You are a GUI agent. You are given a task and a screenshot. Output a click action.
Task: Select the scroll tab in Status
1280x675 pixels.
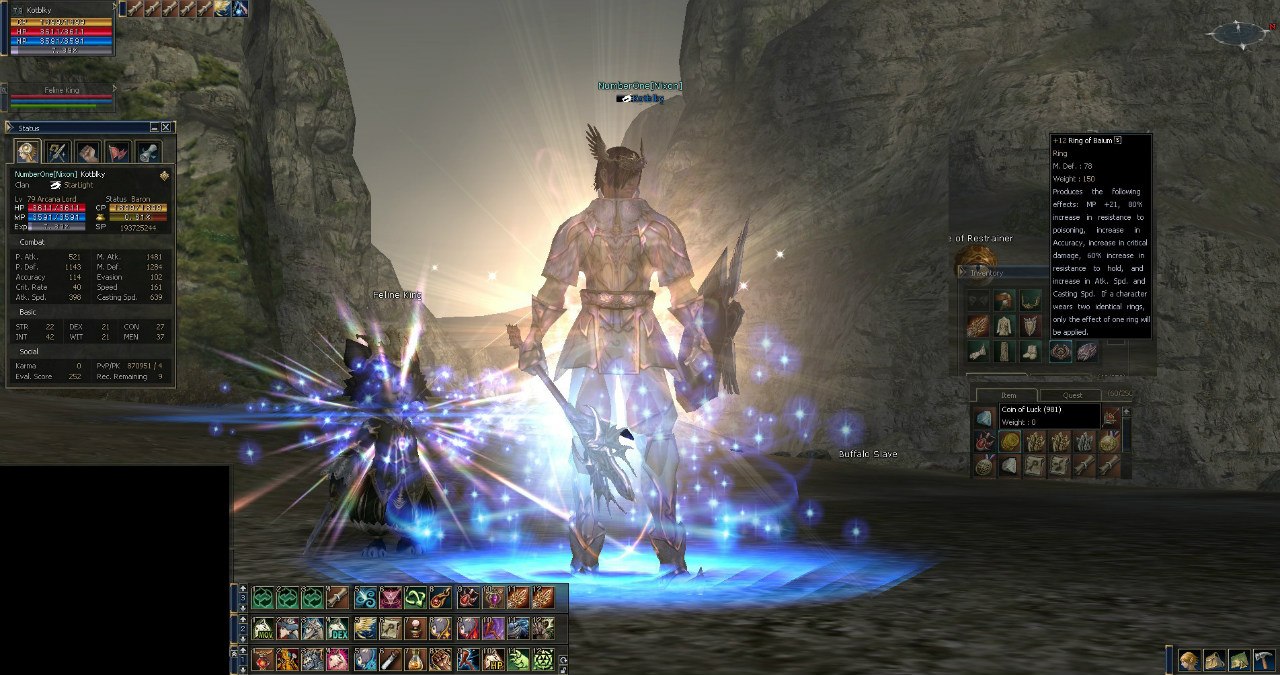click(x=149, y=152)
